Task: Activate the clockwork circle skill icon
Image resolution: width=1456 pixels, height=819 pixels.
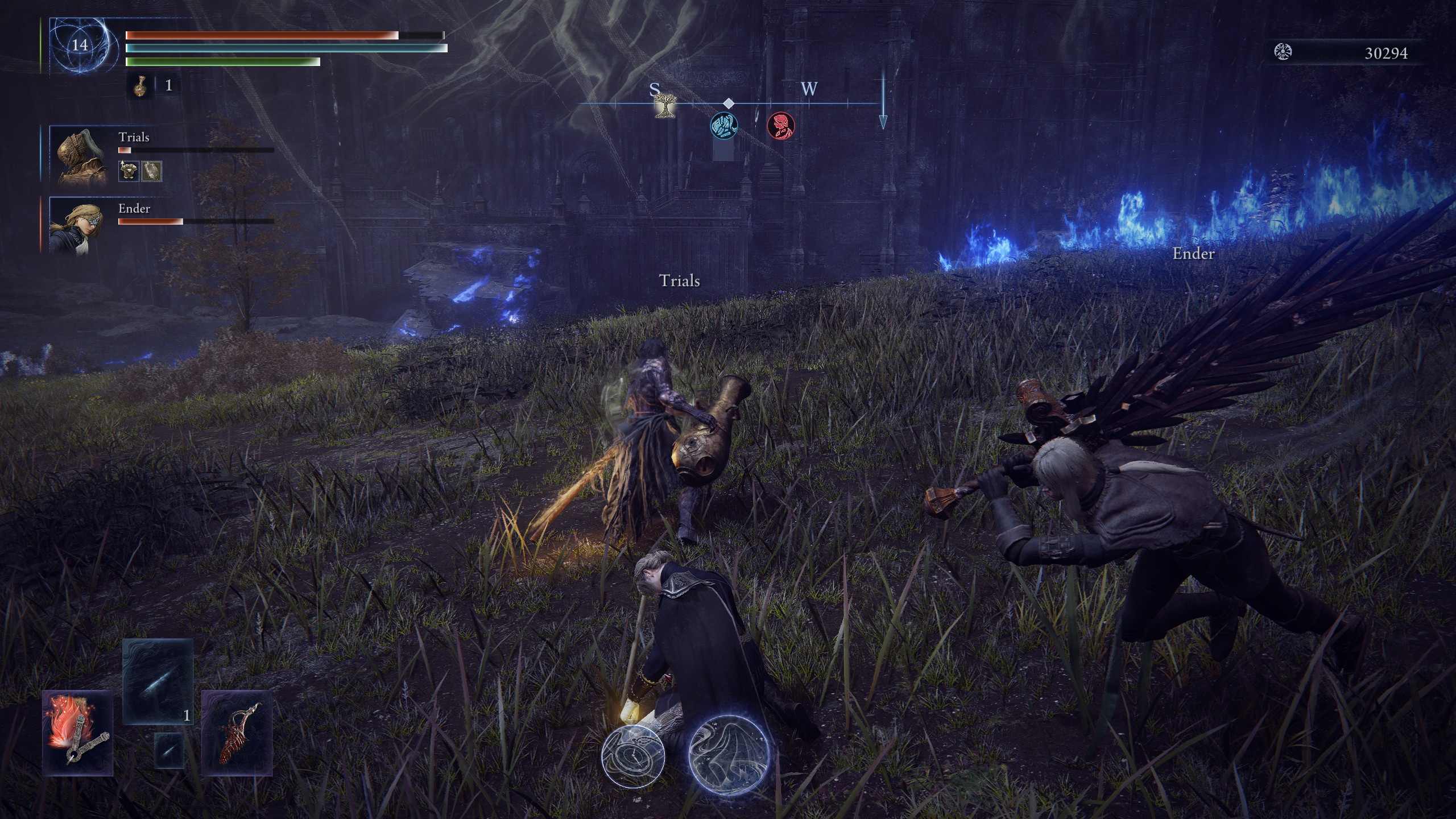Action: [x=633, y=755]
